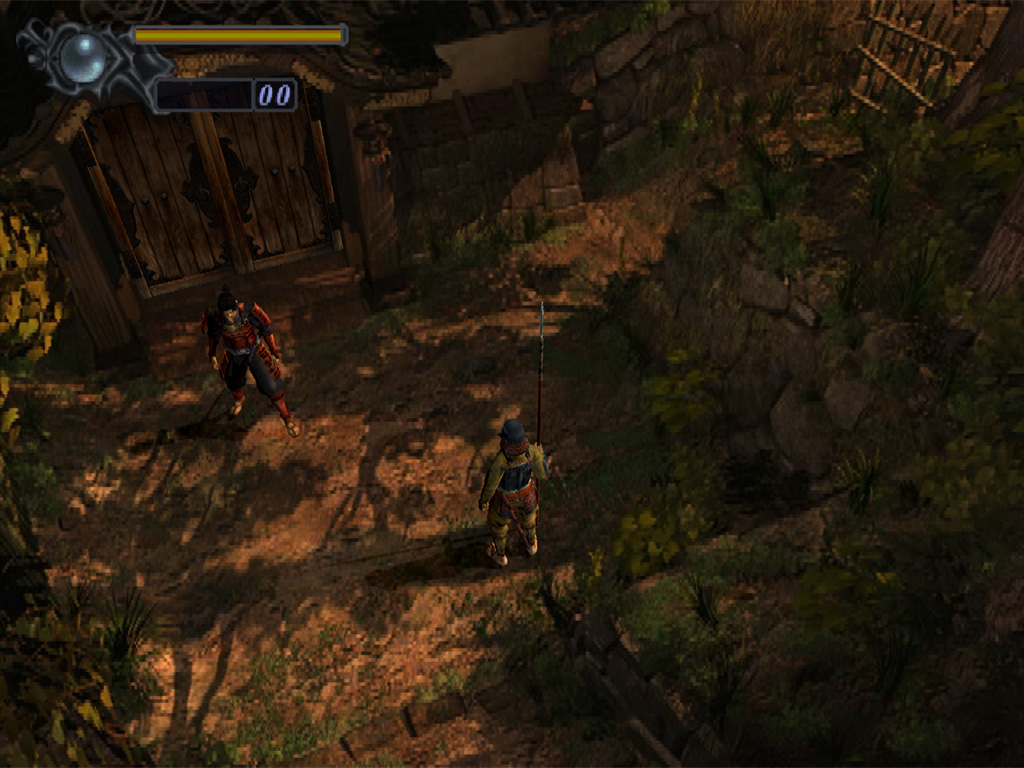Click the silver orb gauntlet icon
1024x768 pixels.
pos(82,58)
